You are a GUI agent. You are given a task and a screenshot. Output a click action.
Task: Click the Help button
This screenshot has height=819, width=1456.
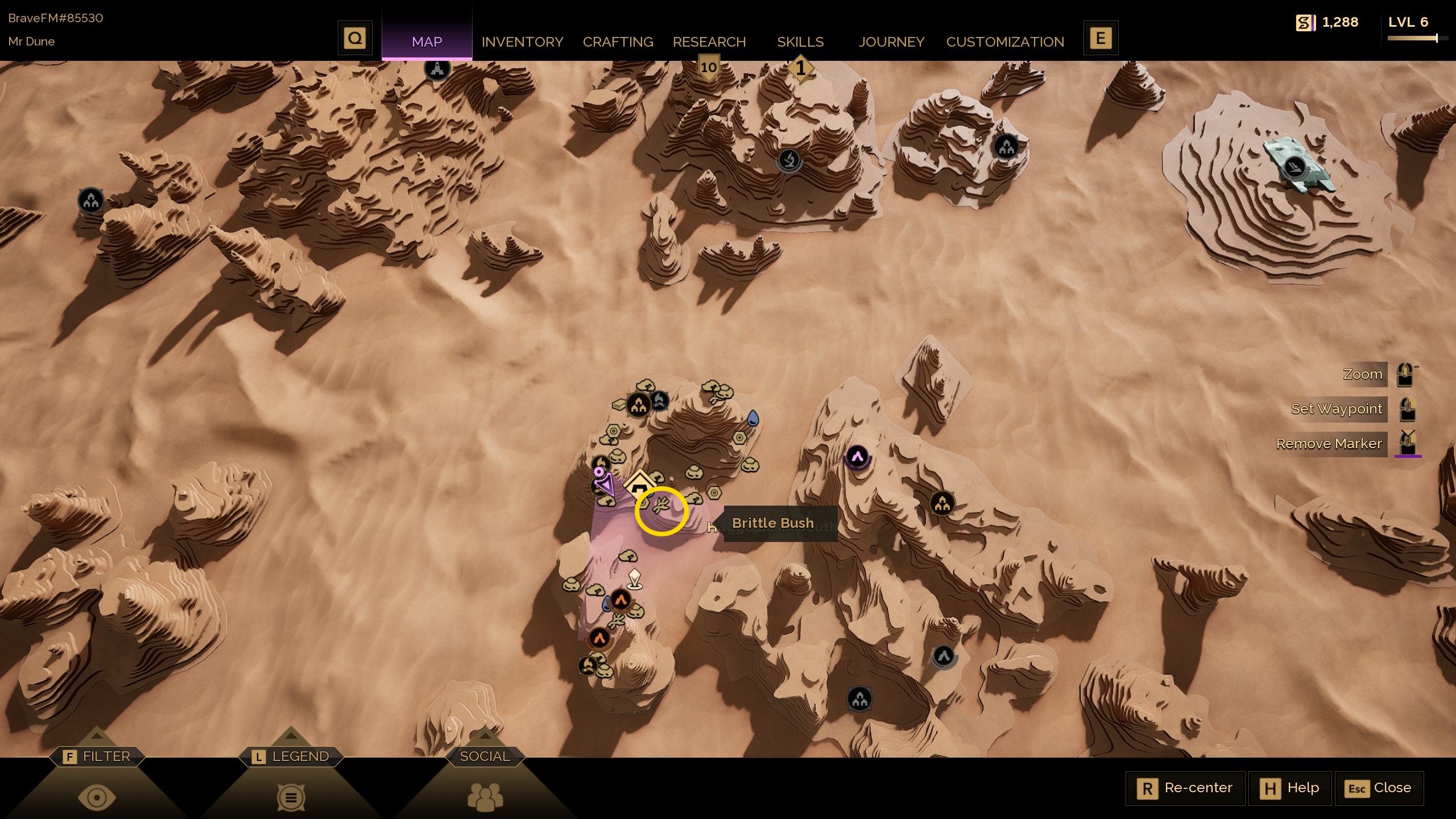click(x=1290, y=788)
